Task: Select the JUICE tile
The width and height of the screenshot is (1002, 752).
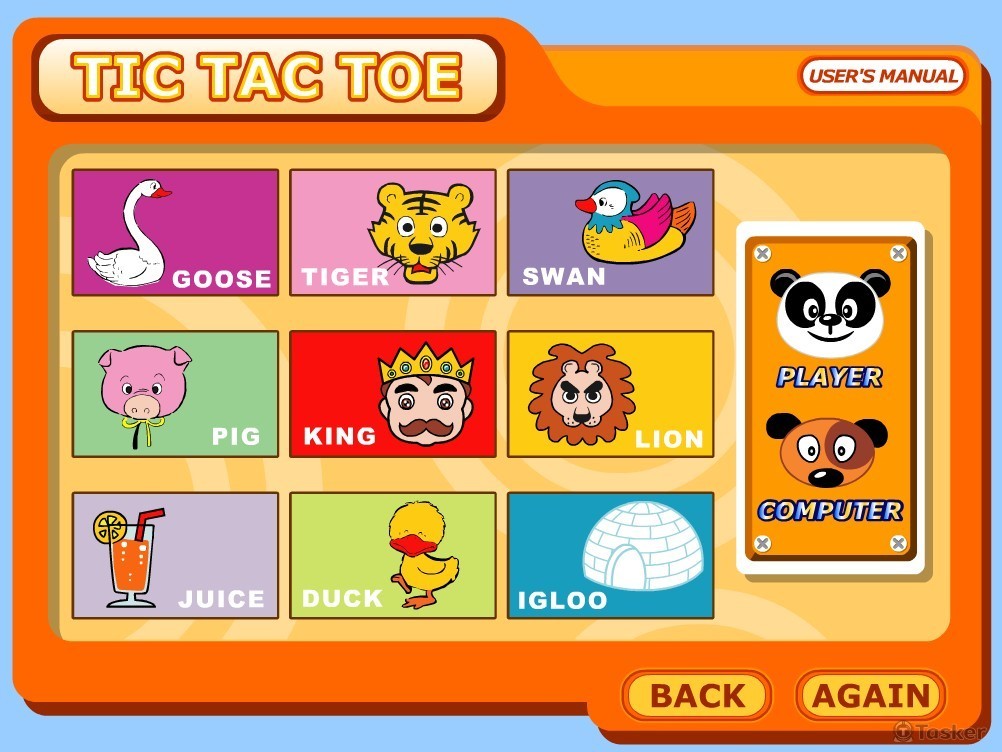Action: coord(175,555)
